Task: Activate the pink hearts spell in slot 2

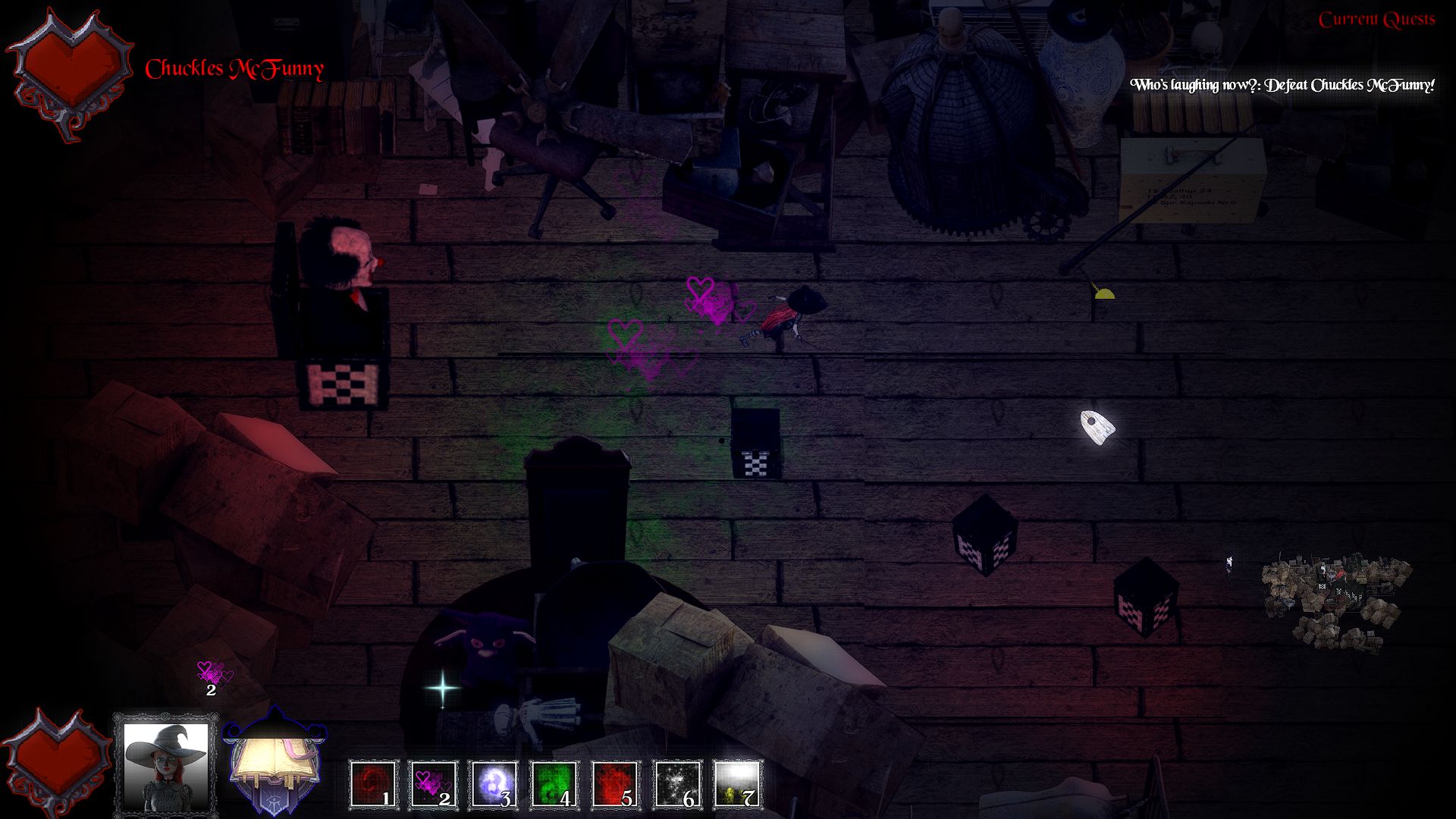Action: pyautogui.click(x=434, y=784)
